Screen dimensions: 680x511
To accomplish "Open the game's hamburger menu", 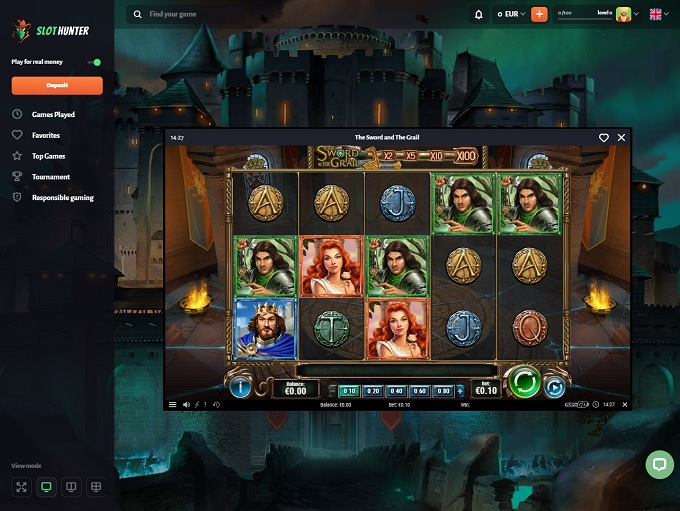I will (172, 405).
